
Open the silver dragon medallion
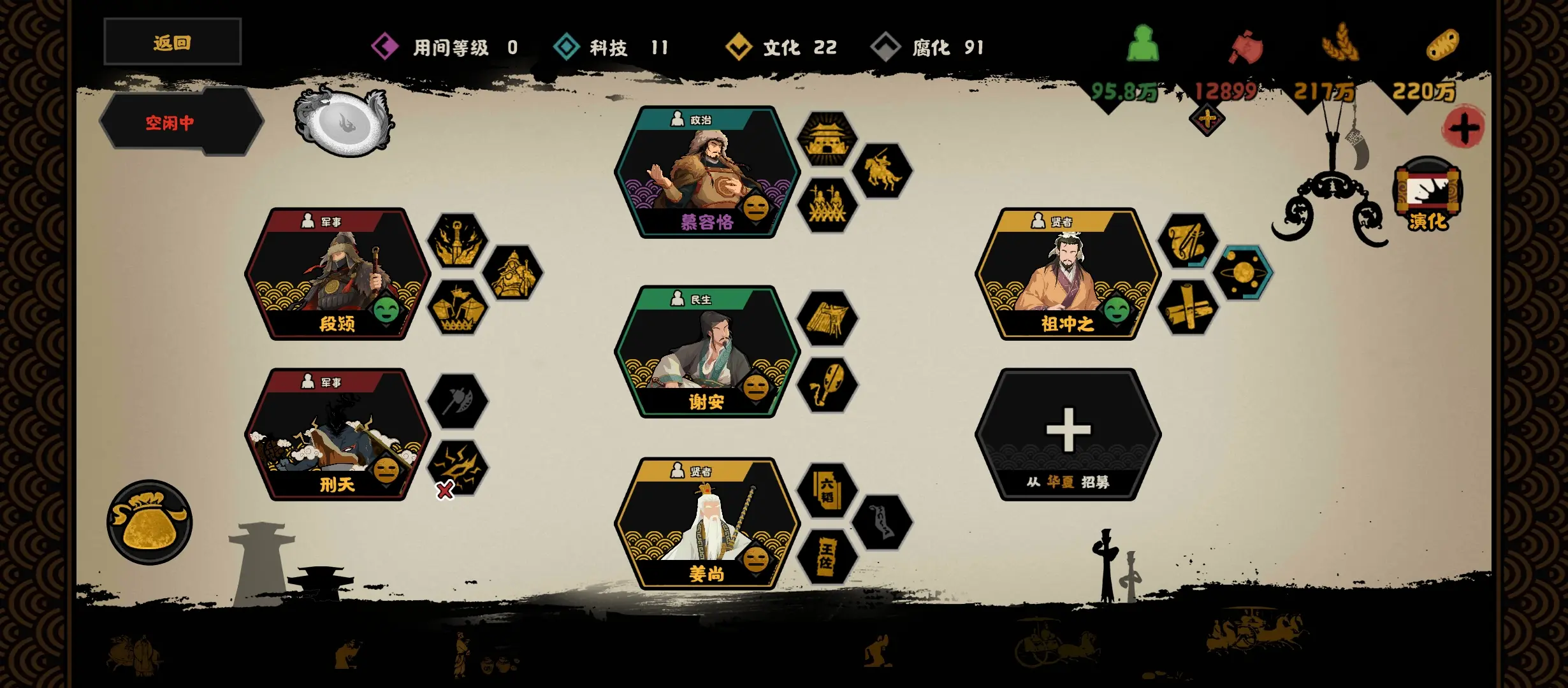pyautogui.click(x=344, y=122)
